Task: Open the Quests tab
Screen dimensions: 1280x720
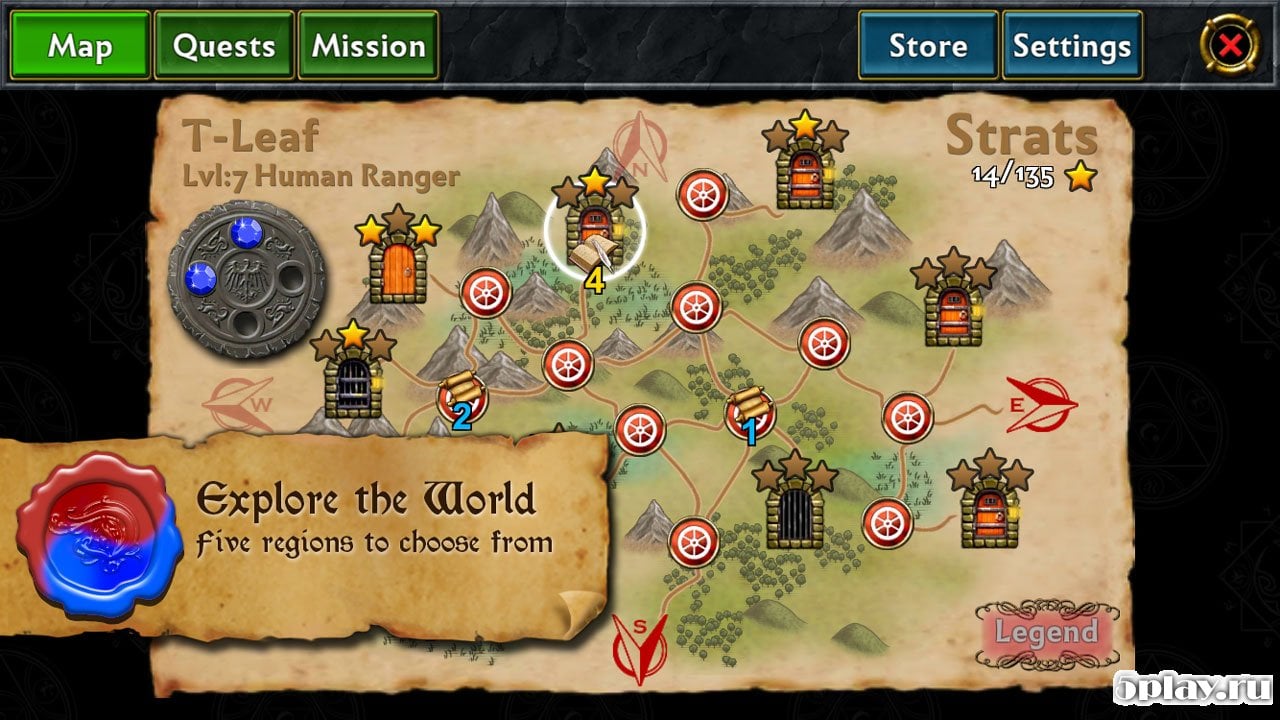Action: click(224, 46)
